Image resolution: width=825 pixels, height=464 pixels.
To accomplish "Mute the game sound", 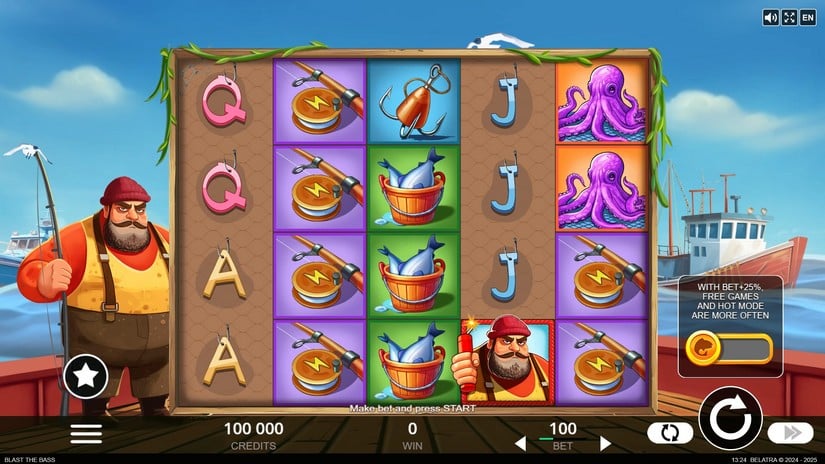I will 770,17.
